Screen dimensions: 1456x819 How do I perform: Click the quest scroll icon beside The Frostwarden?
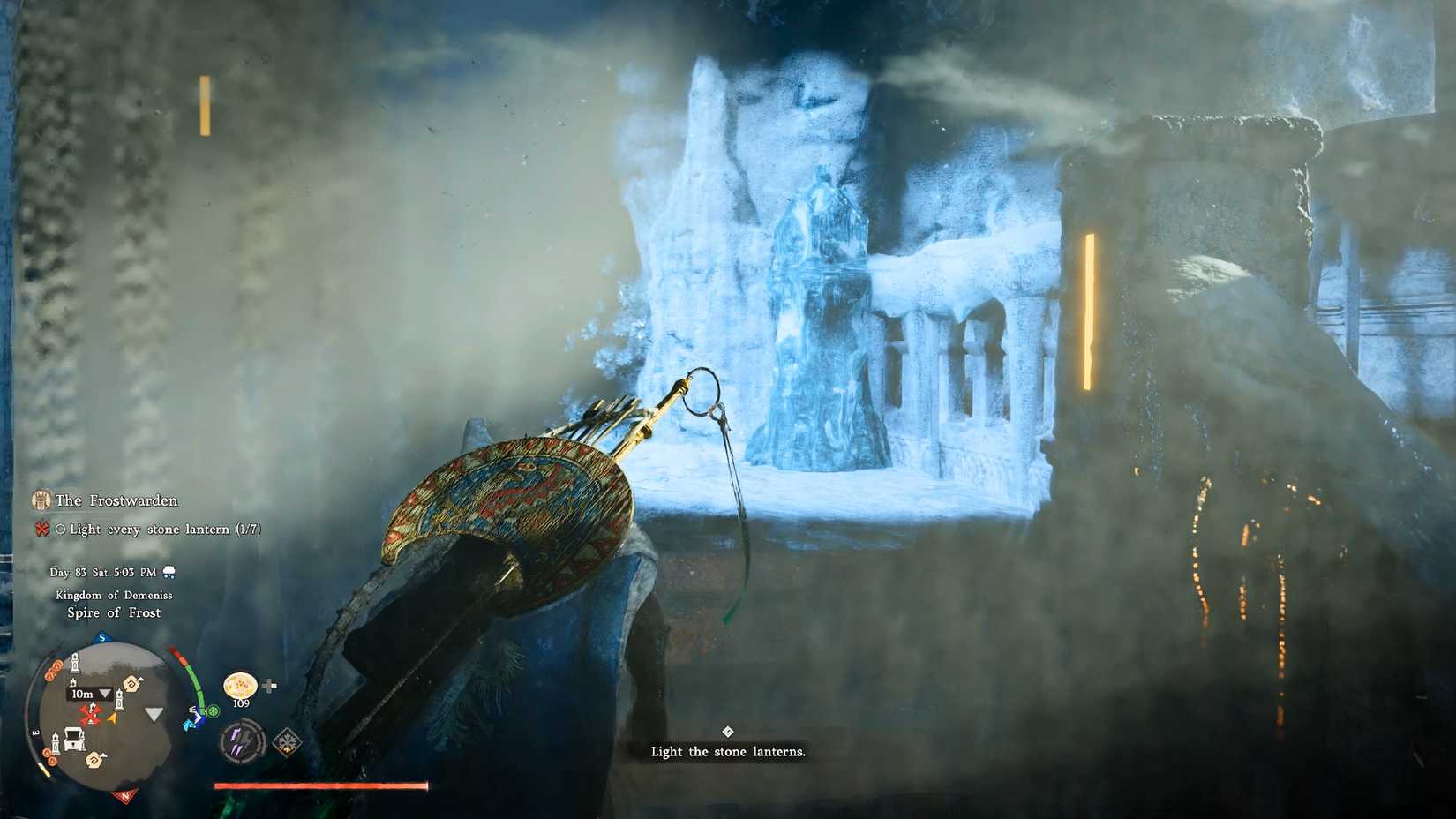pyautogui.click(x=41, y=500)
